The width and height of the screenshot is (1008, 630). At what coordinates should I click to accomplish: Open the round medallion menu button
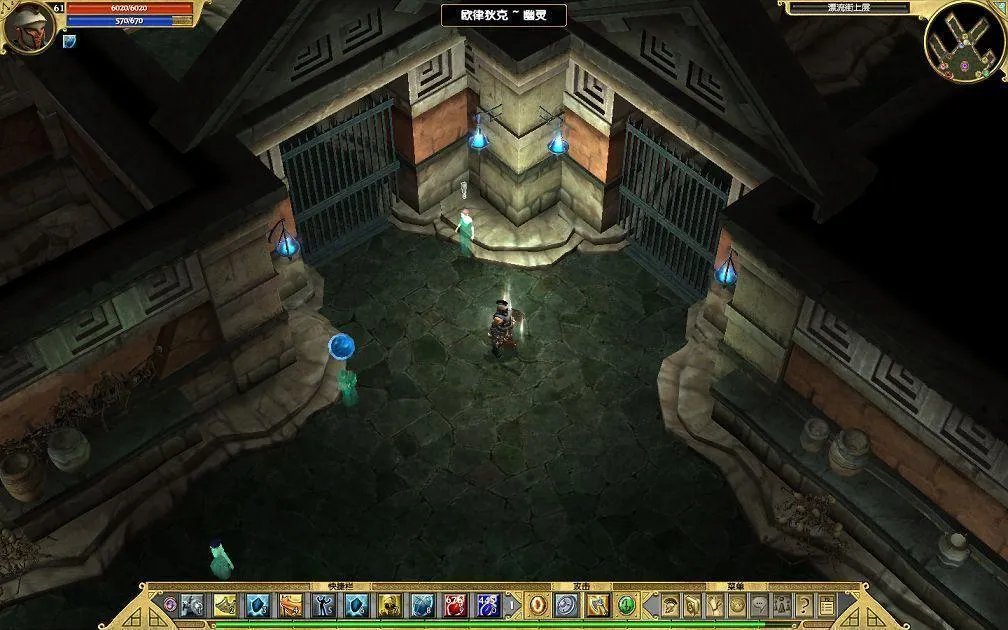737,605
